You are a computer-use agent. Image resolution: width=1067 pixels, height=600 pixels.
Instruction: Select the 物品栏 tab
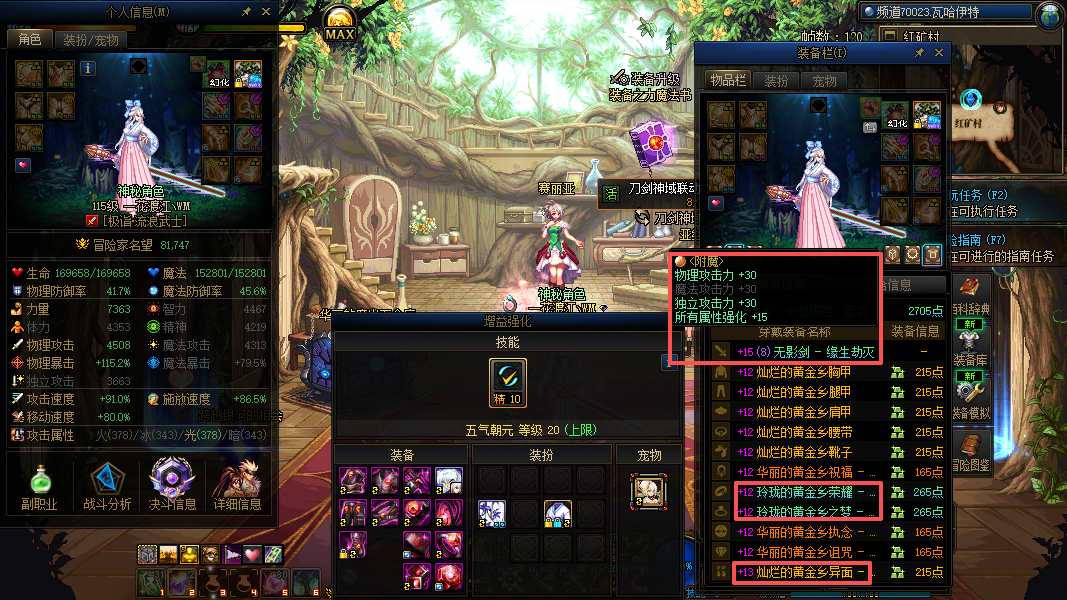pos(728,81)
